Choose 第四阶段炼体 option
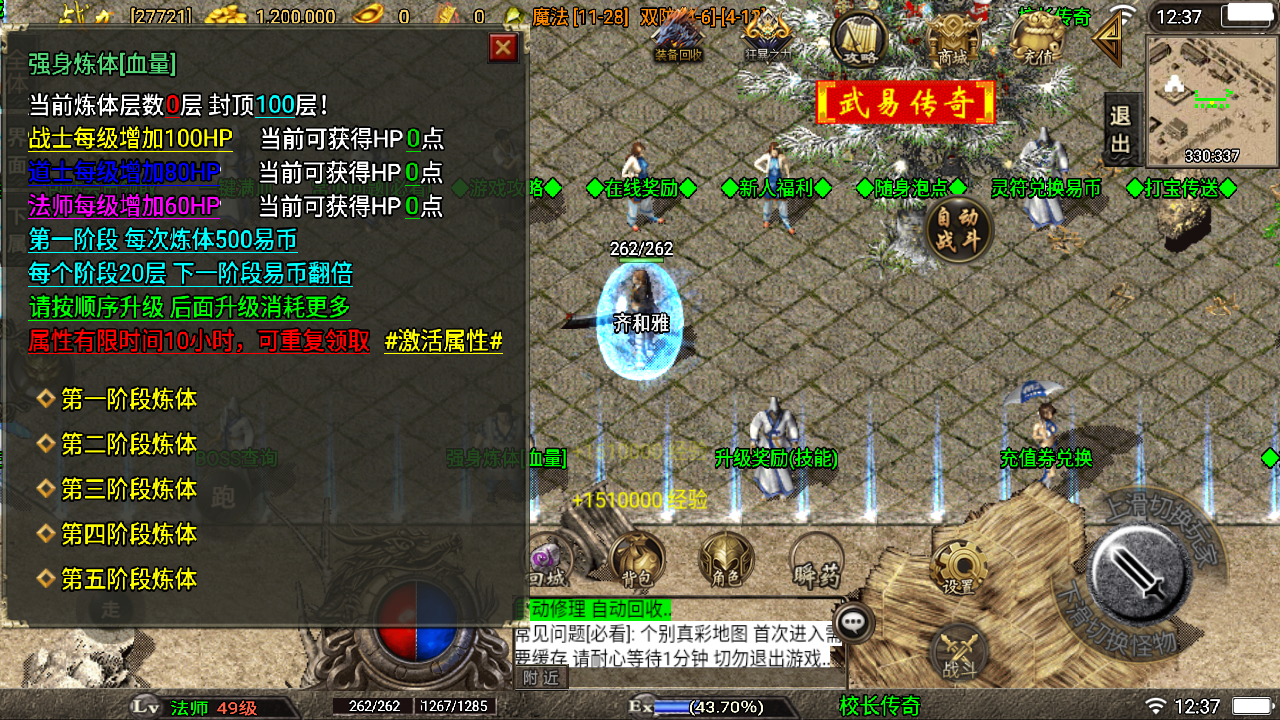 [129, 534]
